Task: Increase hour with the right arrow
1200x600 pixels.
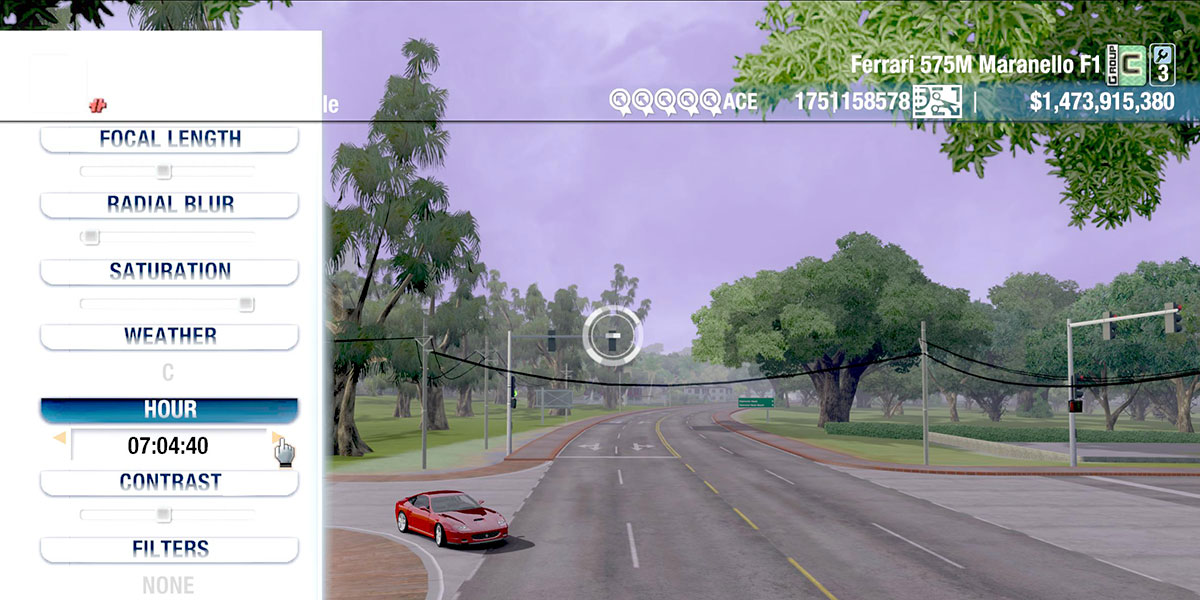Action: pyautogui.click(x=277, y=438)
